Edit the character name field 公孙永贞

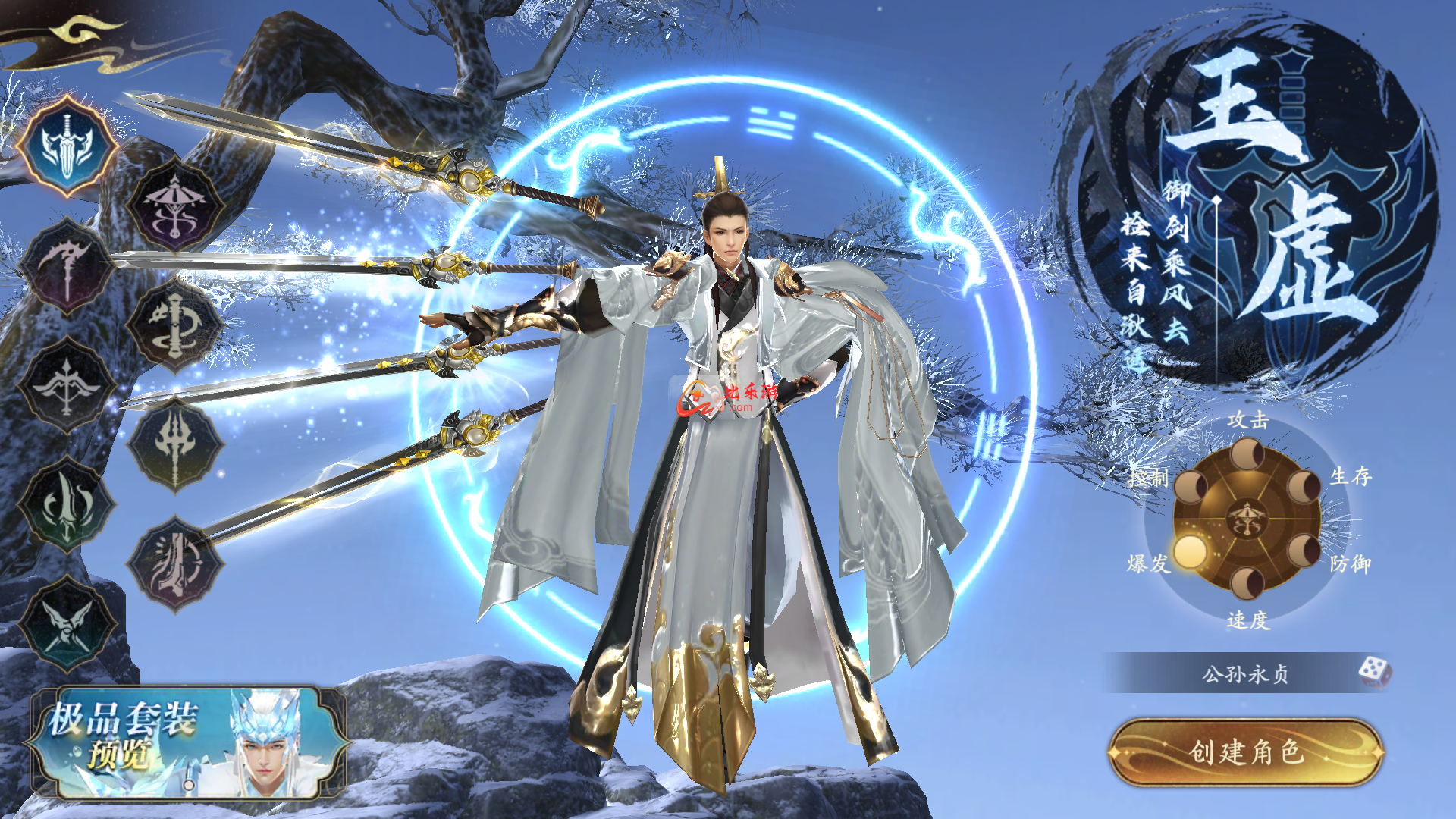[1244, 673]
